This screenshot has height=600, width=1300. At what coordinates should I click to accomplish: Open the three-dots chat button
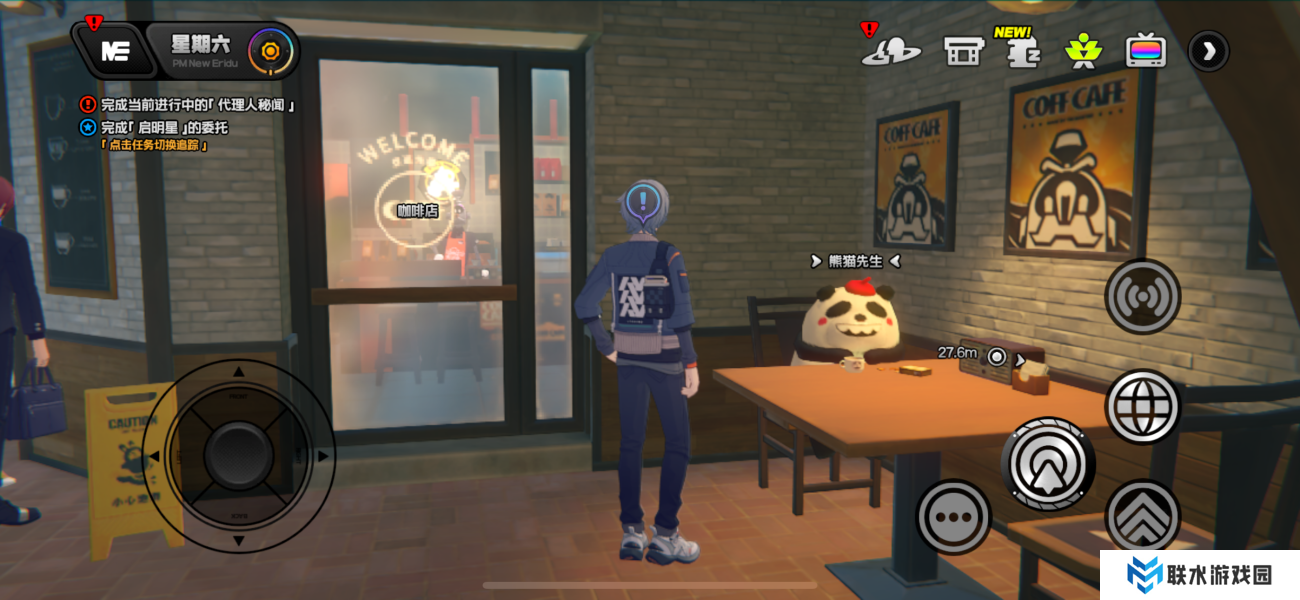coord(953,517)
